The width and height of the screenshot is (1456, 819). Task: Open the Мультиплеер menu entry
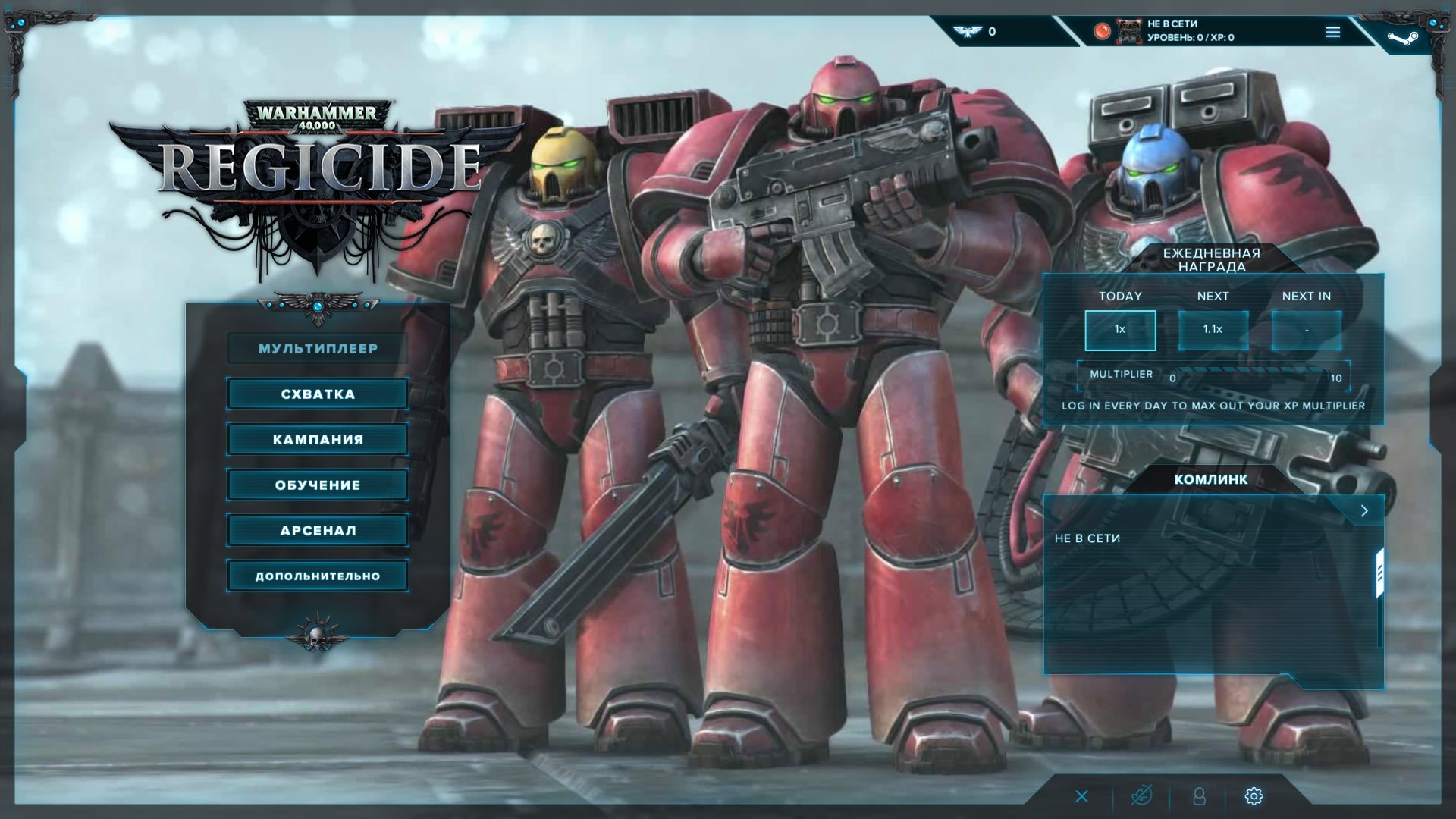318,349
